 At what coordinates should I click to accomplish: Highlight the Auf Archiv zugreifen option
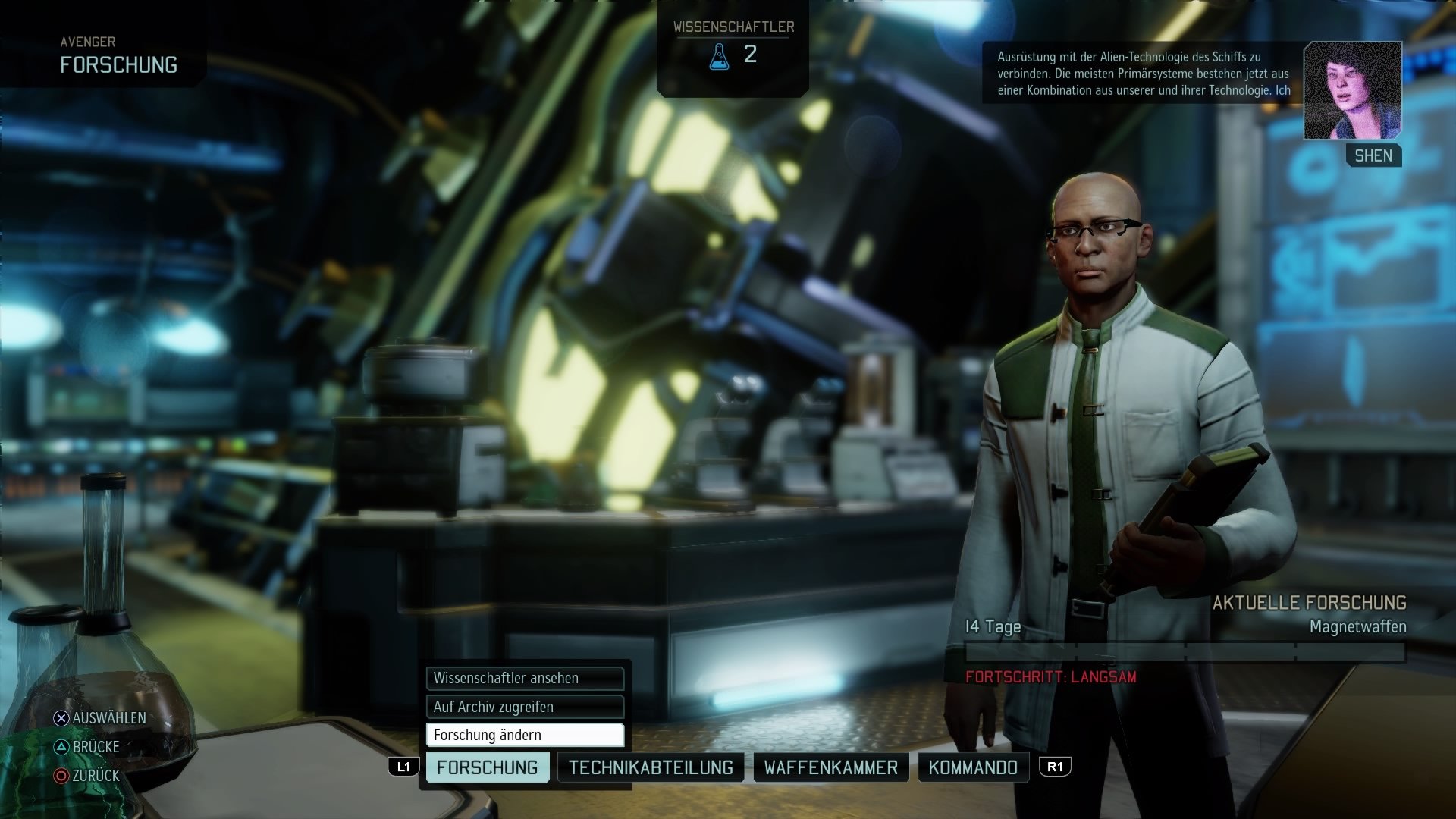(524, 706)
